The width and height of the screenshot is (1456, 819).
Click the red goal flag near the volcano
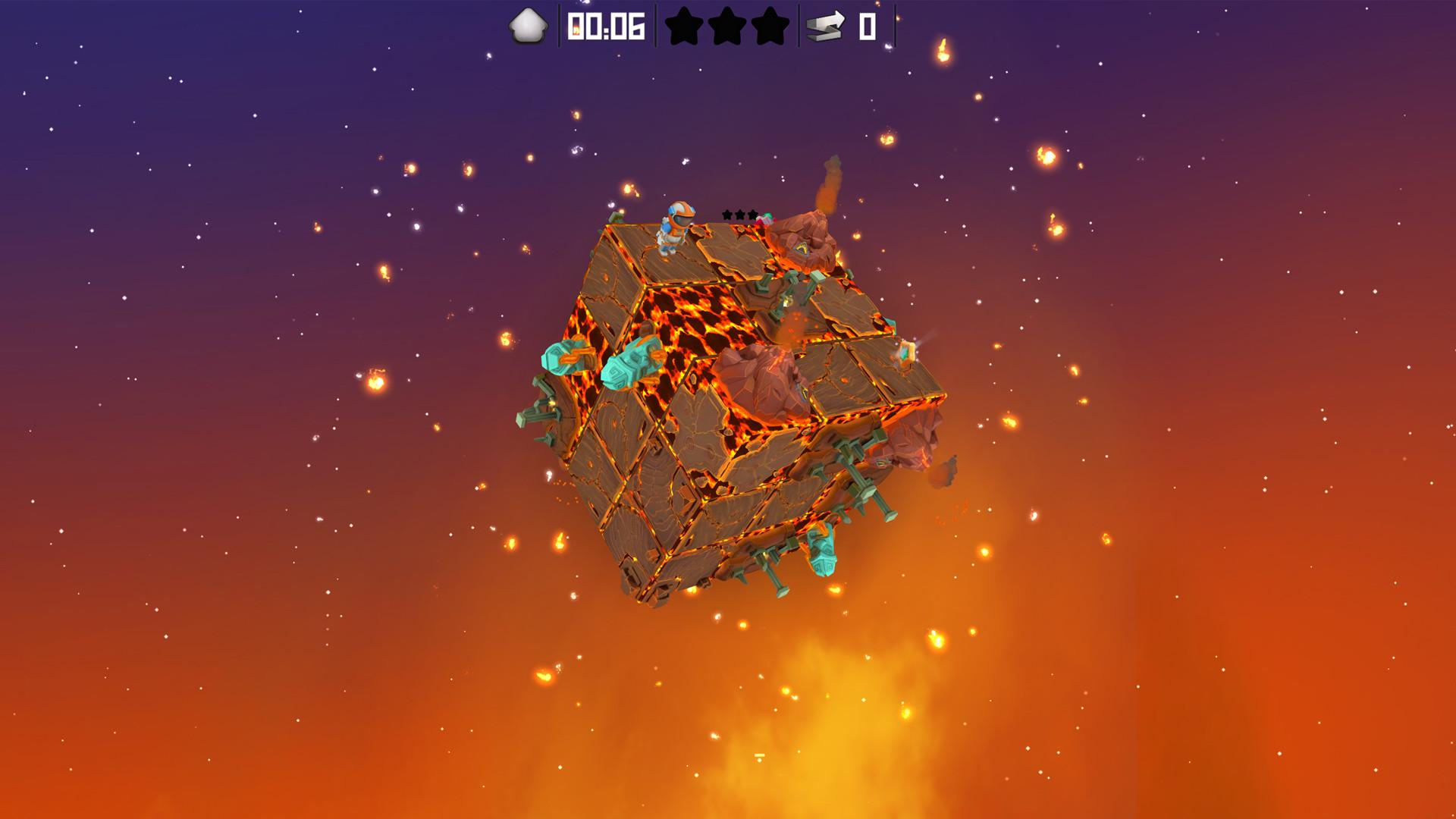tap(767, 218)
